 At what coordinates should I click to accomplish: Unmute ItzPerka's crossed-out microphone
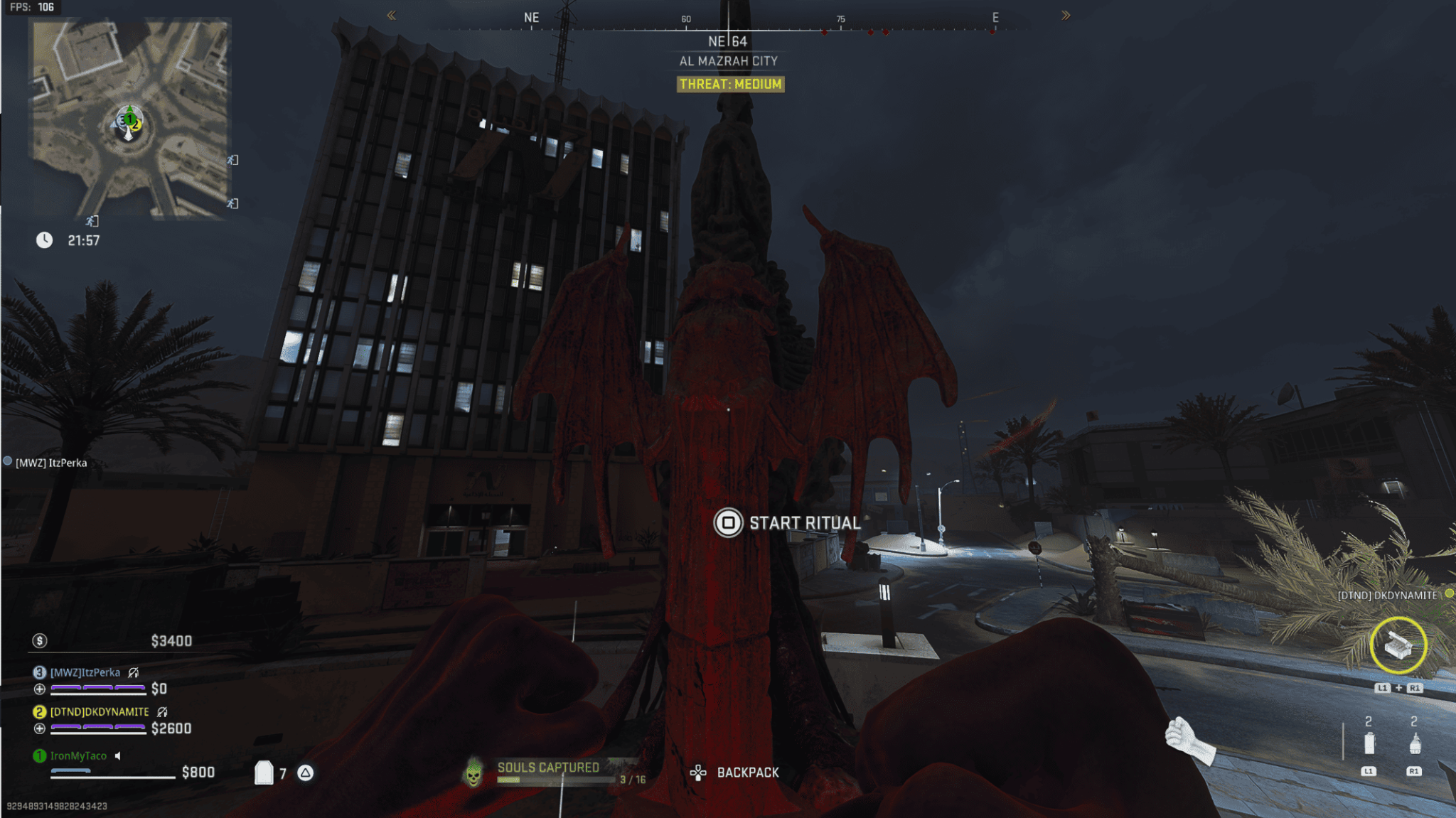[133, 673]
